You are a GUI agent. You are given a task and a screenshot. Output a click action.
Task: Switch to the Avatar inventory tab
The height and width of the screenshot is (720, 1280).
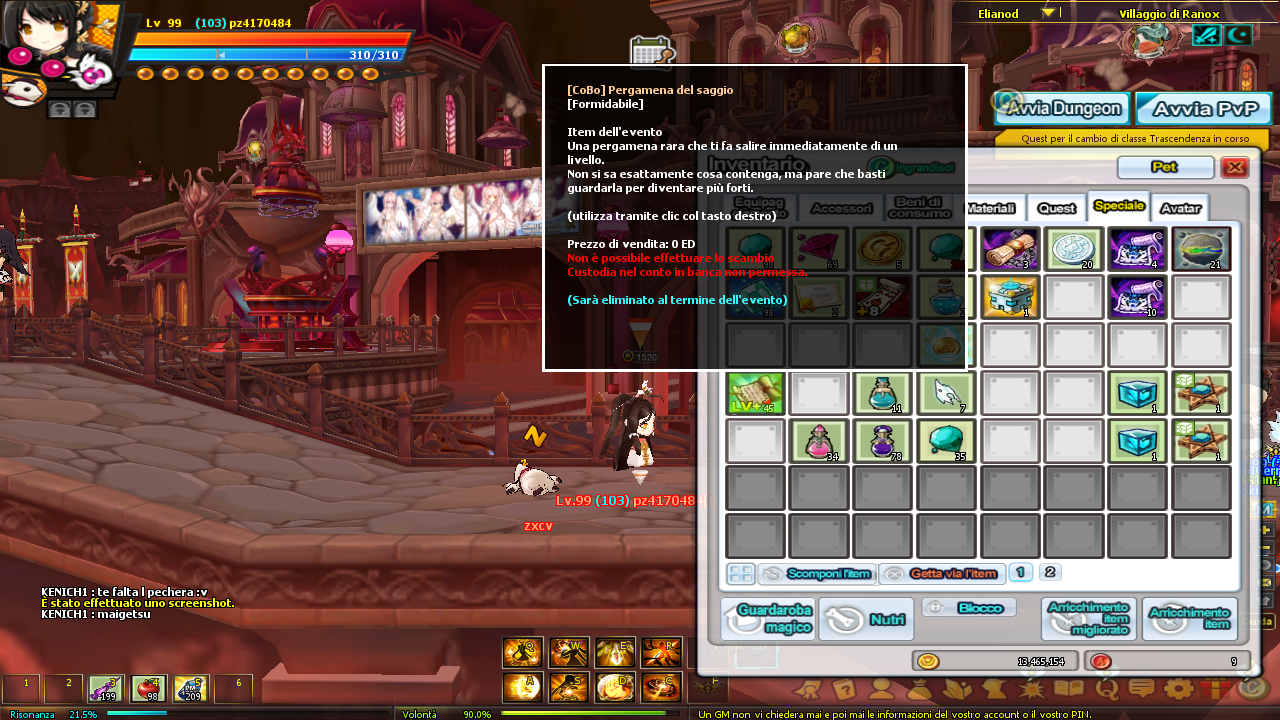pos(1180,208)
